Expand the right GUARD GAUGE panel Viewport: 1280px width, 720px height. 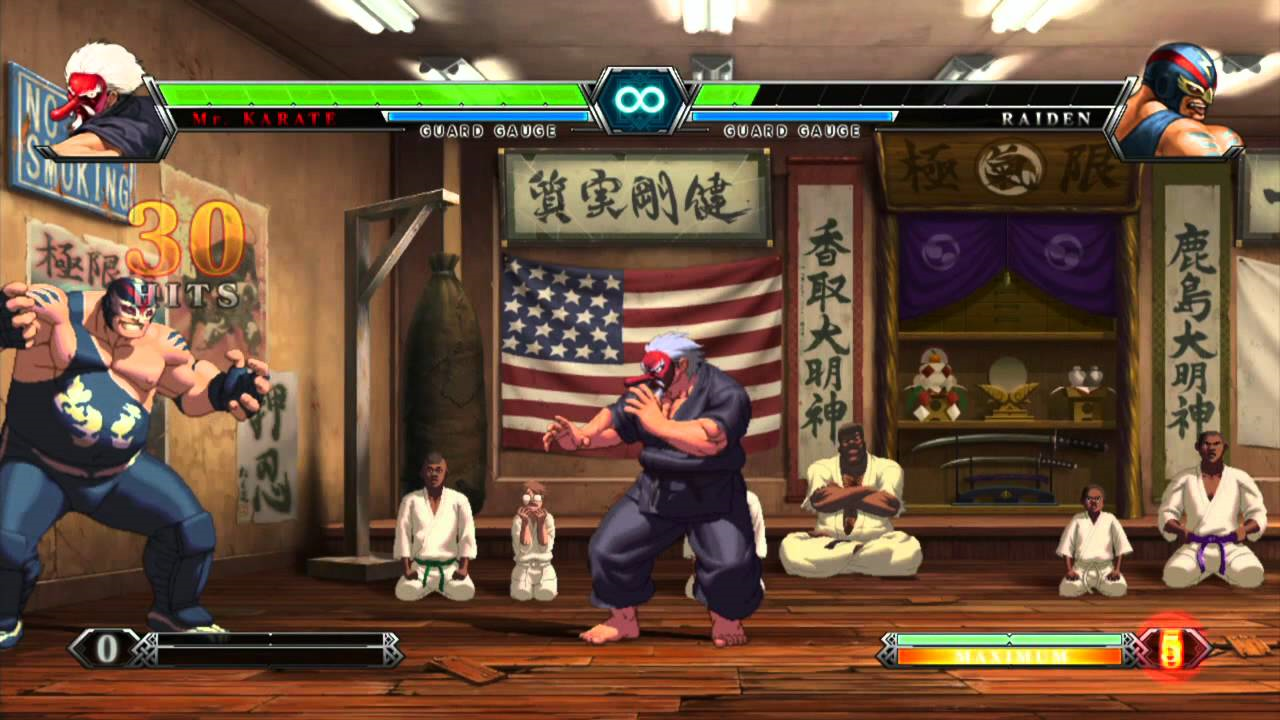pyautogui.click(x=790, y=128)
